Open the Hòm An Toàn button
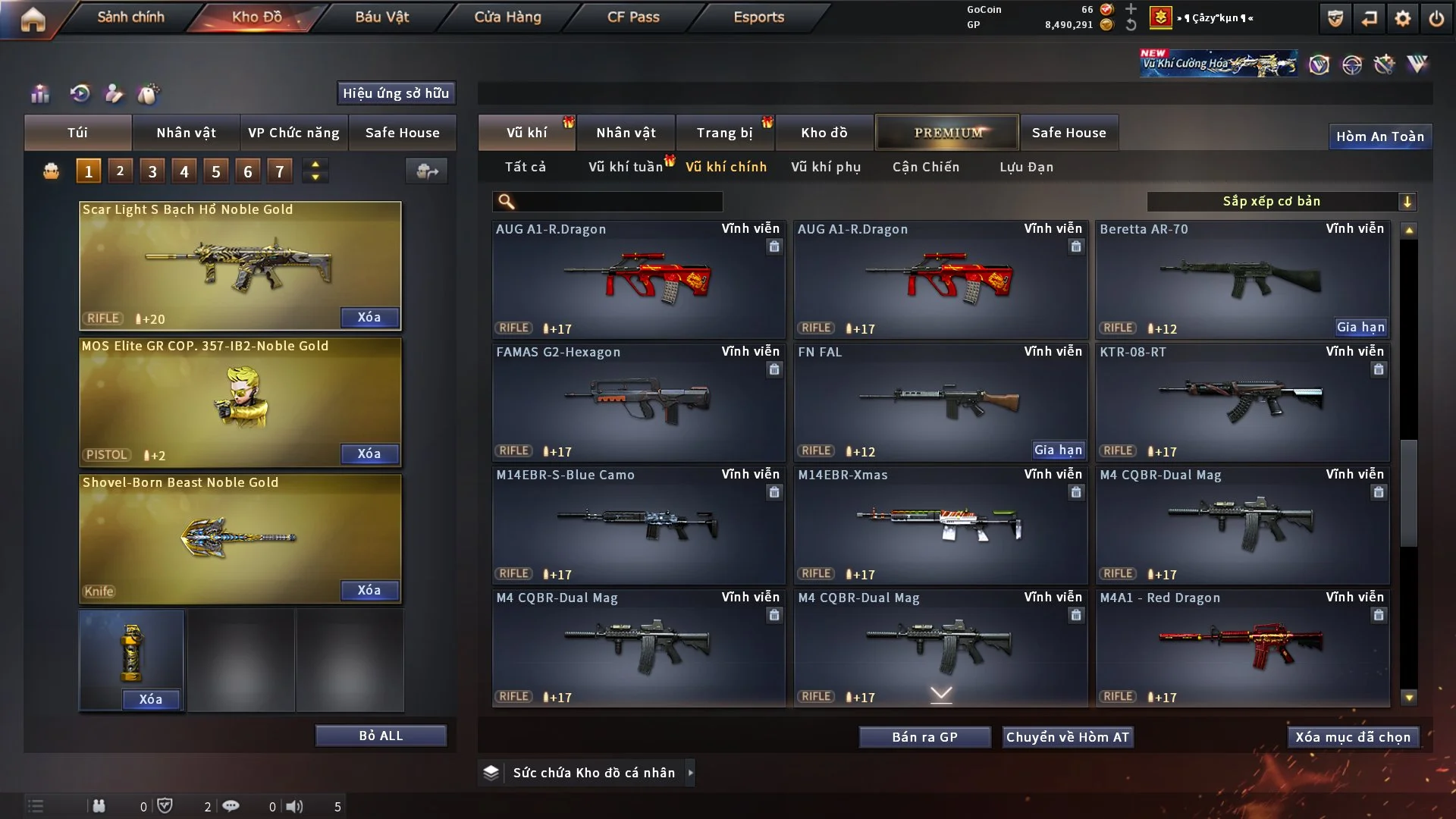Screen dimensions: 1456x819 (x=1379, y=136)
